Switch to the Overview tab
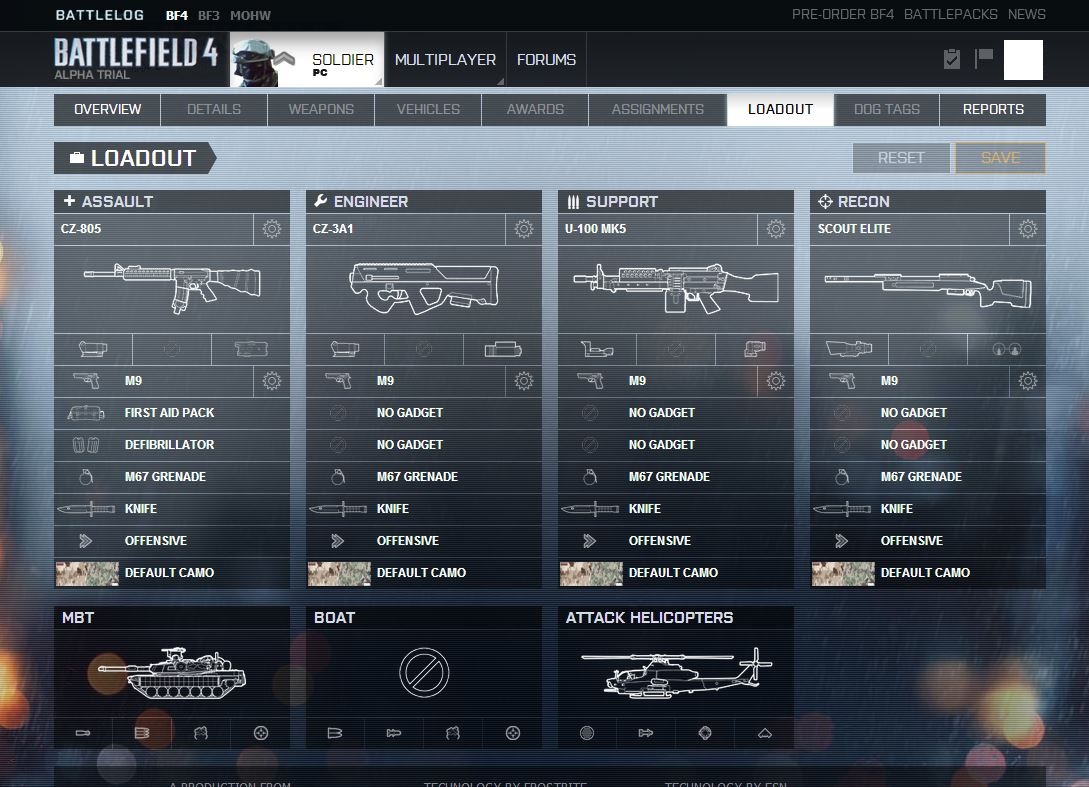 pyautogui.click(x=107, y=109)
